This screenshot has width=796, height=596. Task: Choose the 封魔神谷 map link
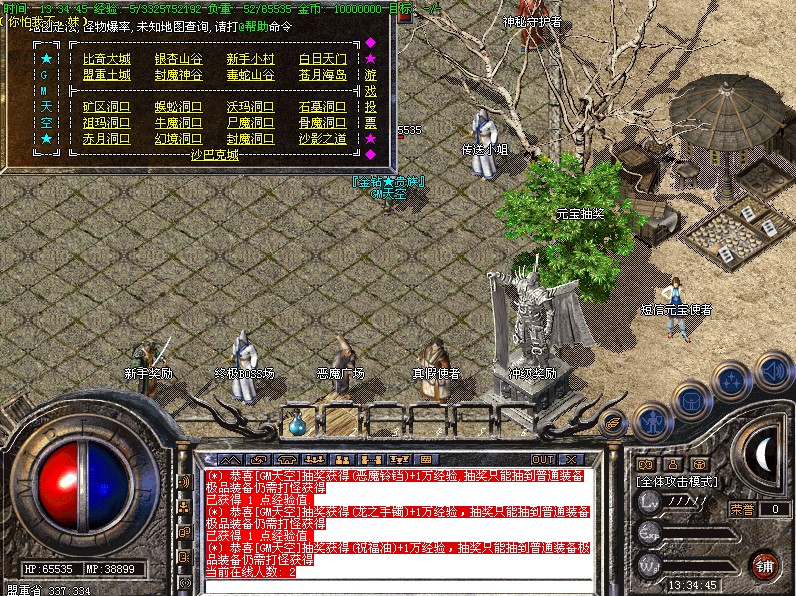[x=178, y=75]
